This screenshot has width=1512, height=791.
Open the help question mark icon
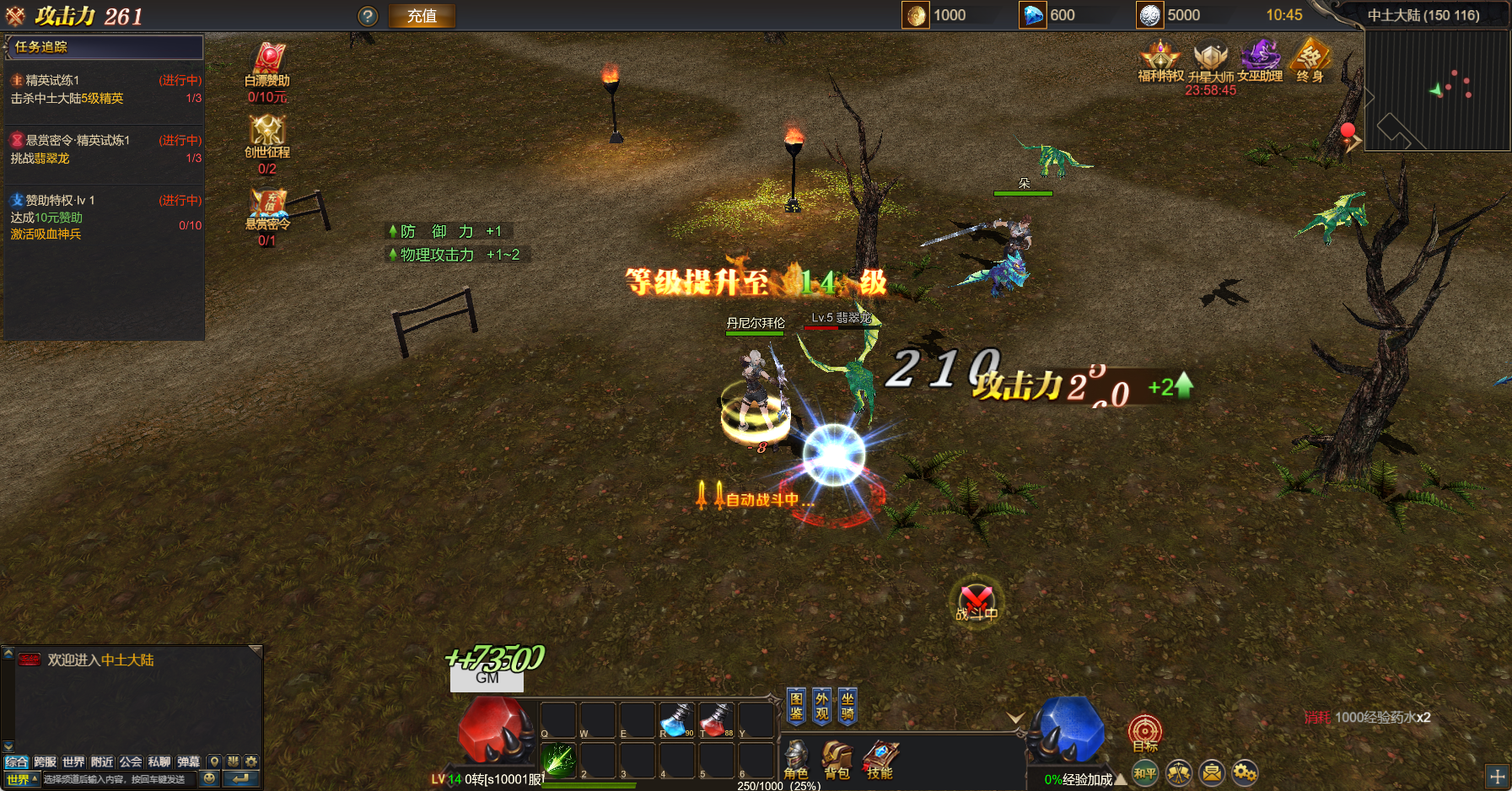tap(368, 16)
